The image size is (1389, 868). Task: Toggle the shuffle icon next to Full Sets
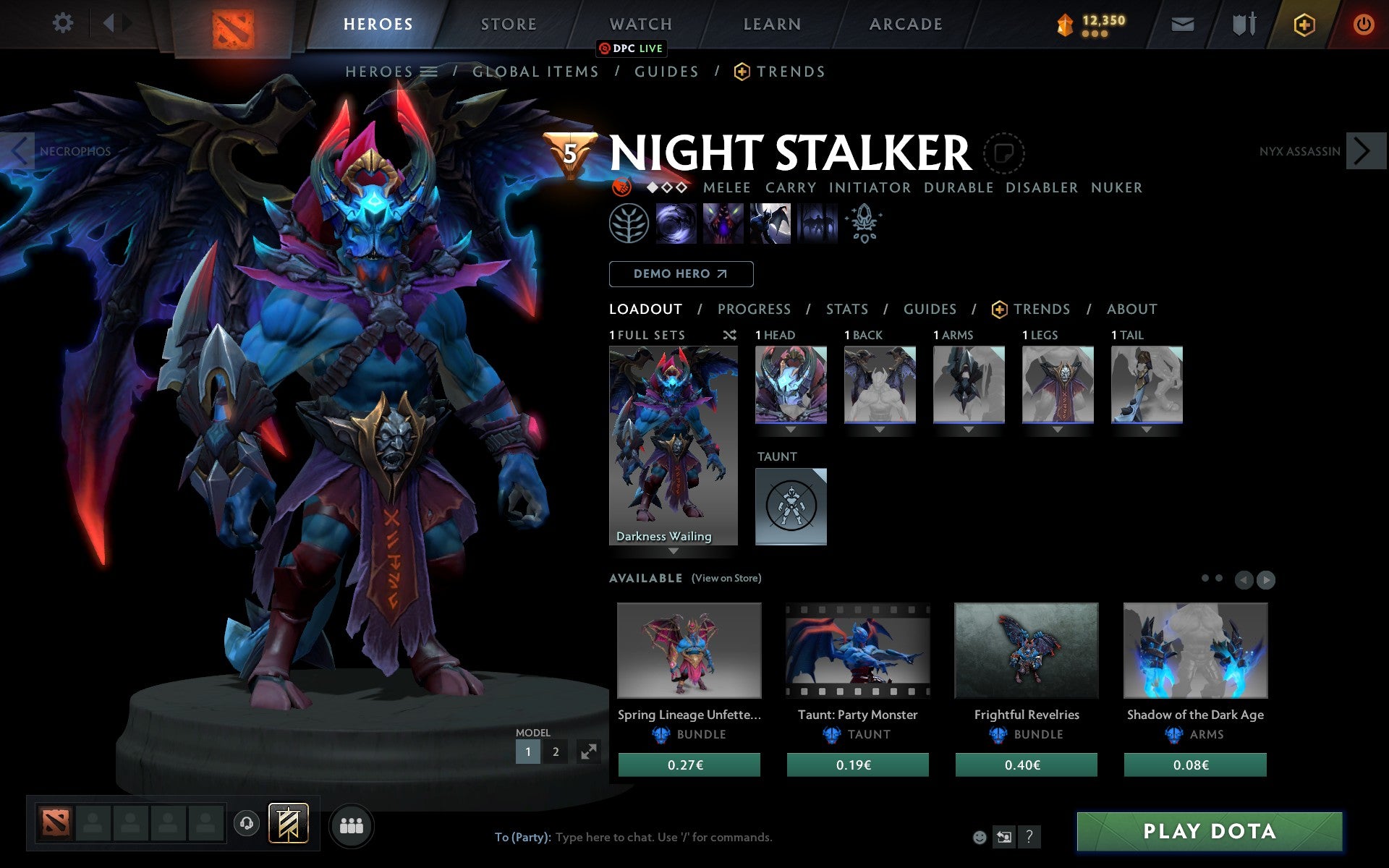tap(730, 336)
